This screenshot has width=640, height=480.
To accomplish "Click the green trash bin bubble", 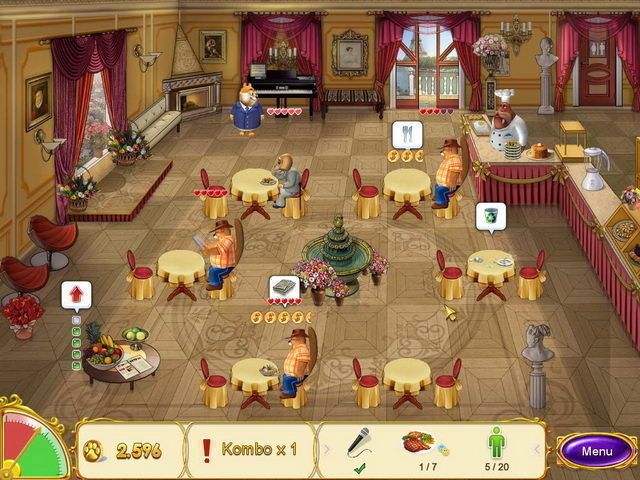I will click(x=490, y=215).
